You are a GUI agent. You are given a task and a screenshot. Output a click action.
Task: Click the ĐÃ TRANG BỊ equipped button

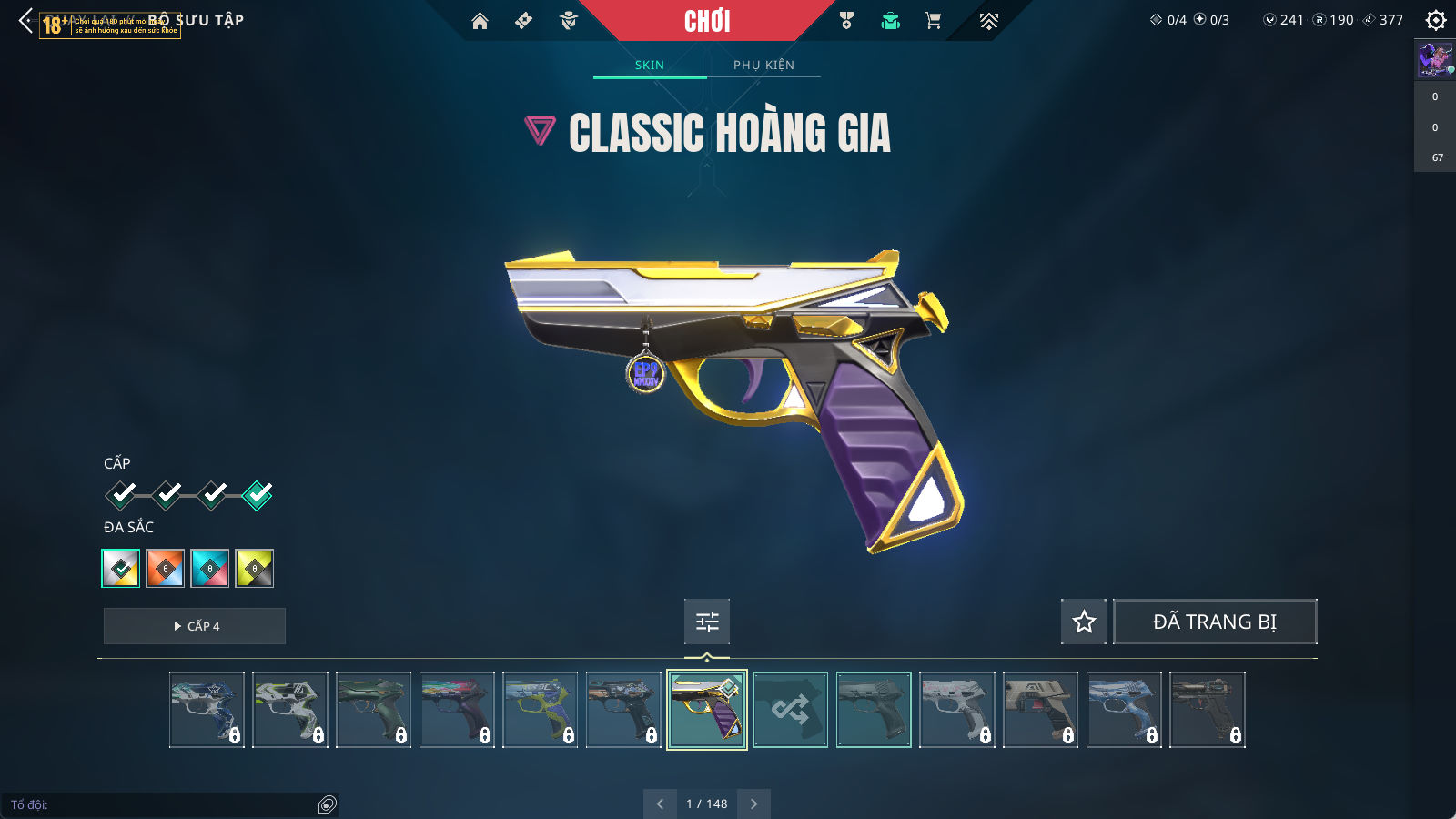coord(1215,622)
